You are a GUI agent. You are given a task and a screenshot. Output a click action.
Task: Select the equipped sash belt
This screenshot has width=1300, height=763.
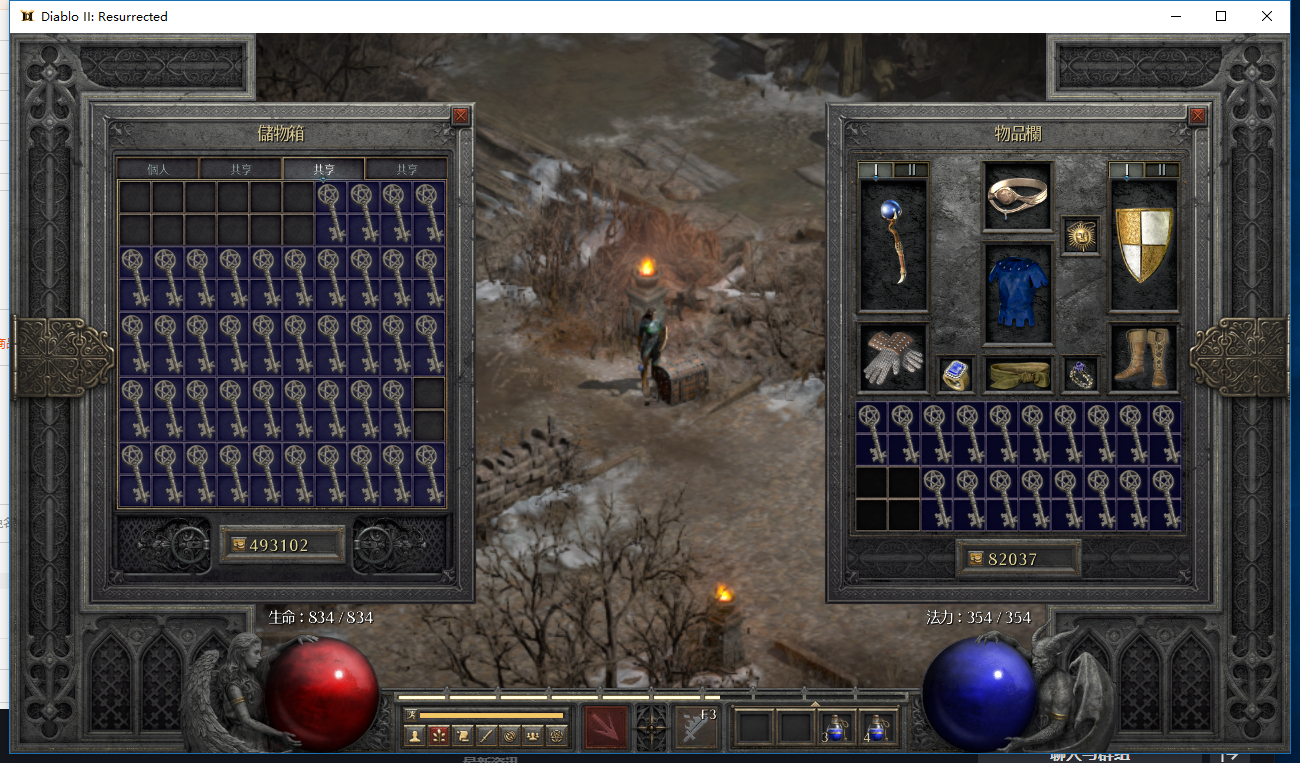(x=1018, y=374)
